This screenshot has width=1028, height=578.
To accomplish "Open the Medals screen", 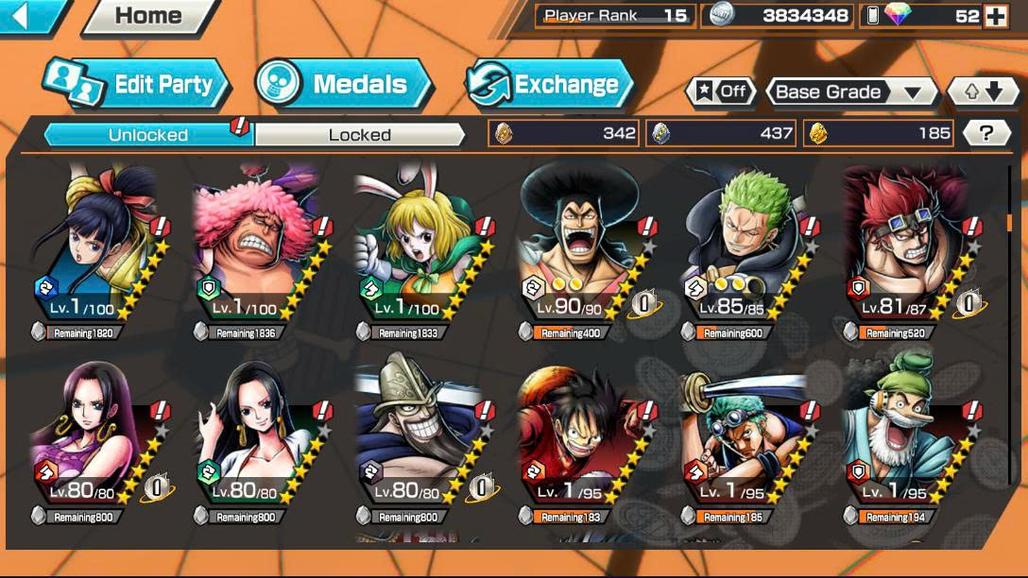I will 343,84.
